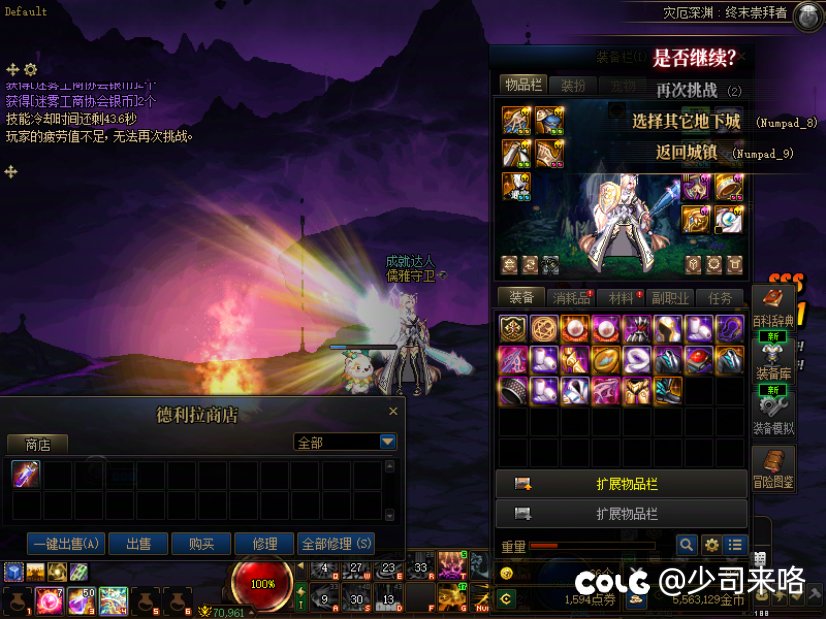Switch to the 消耗品 inventory tab

click(x=573, y=298)
